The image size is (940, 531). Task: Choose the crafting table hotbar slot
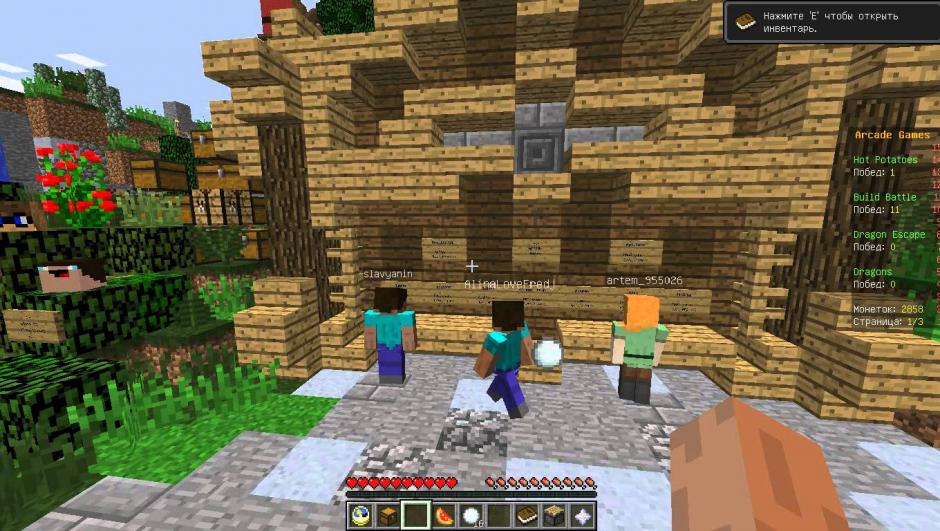pyautogui.click(x=553, y=515)
